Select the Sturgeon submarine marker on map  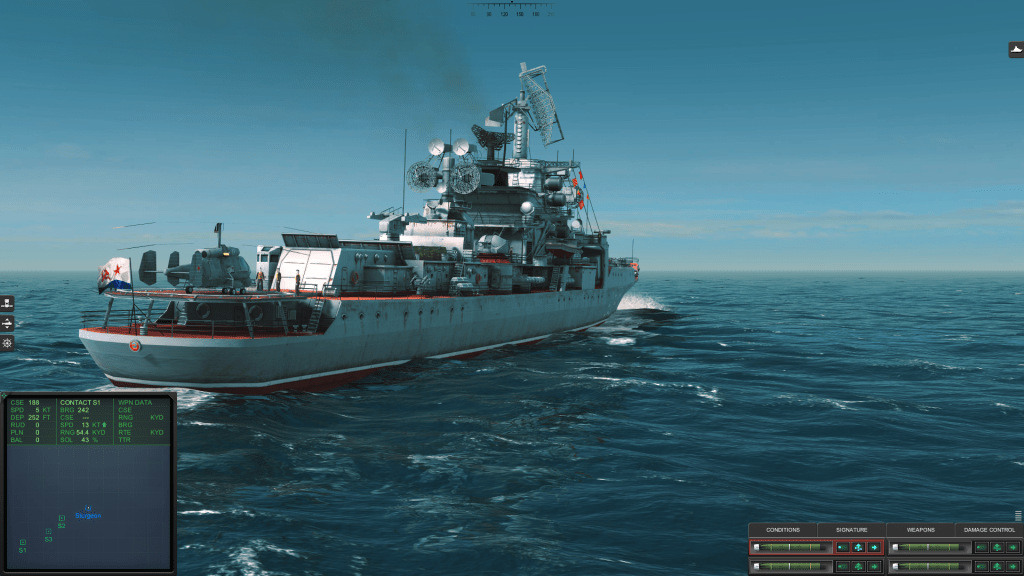[88, 509]
